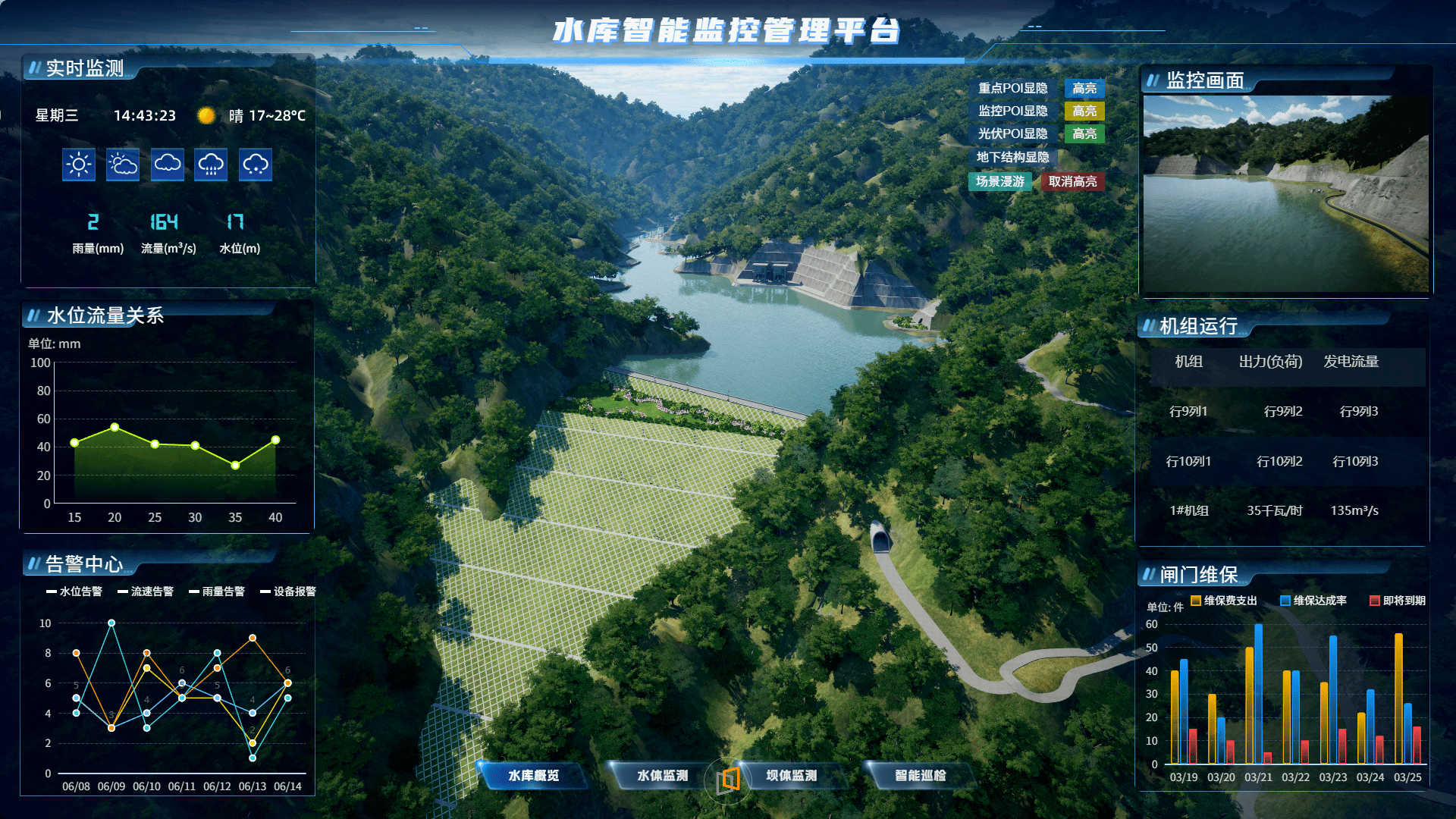Toggle the 即将到期 legend entry

1398,601
